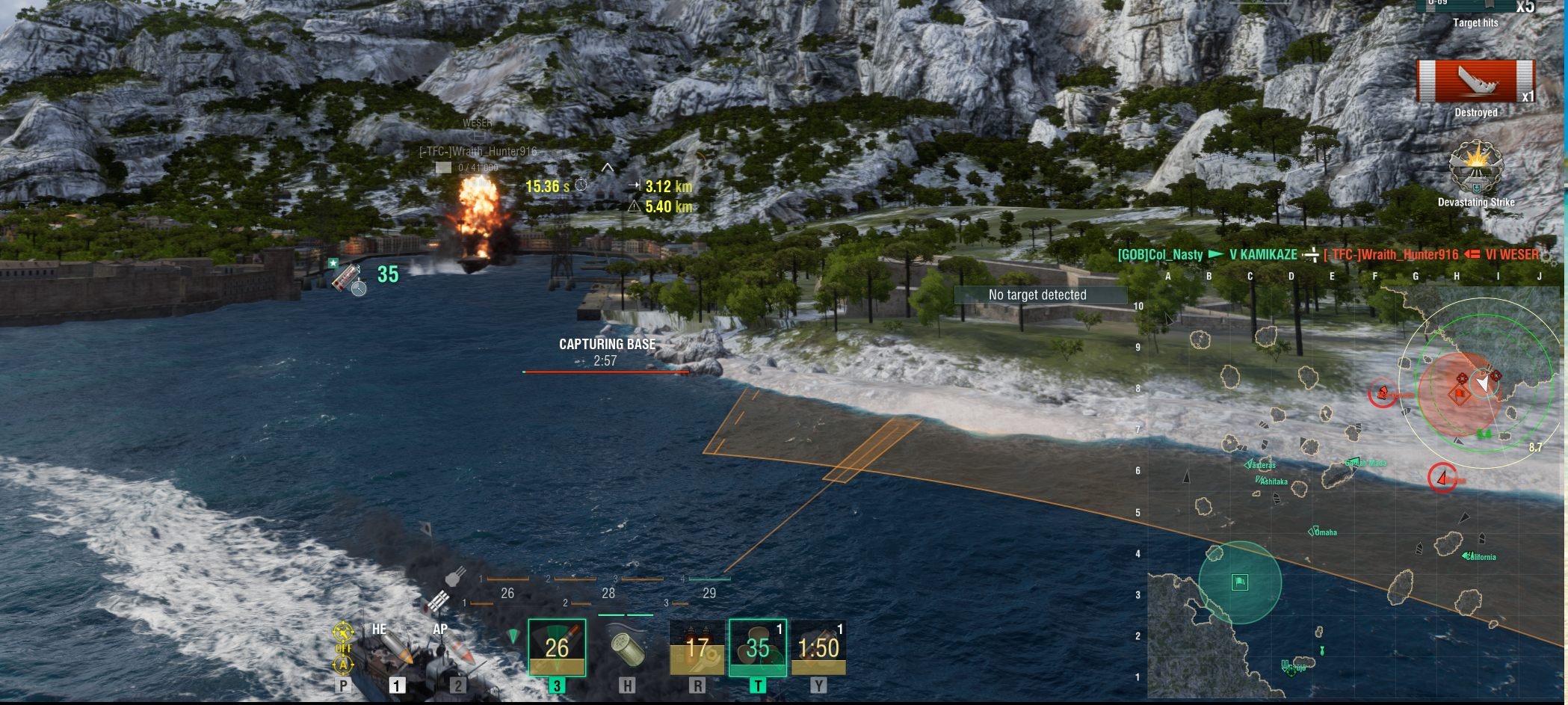Choose the green torpedo spread cone icon
This screenshot has height=705, width=1568.
[x=513, y=637]
